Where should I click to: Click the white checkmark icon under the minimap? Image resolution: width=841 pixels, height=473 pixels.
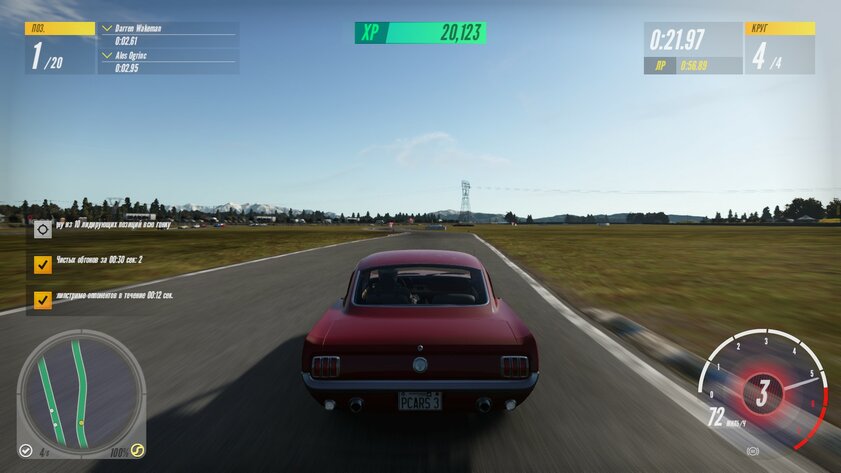click(x=26, y=451)
